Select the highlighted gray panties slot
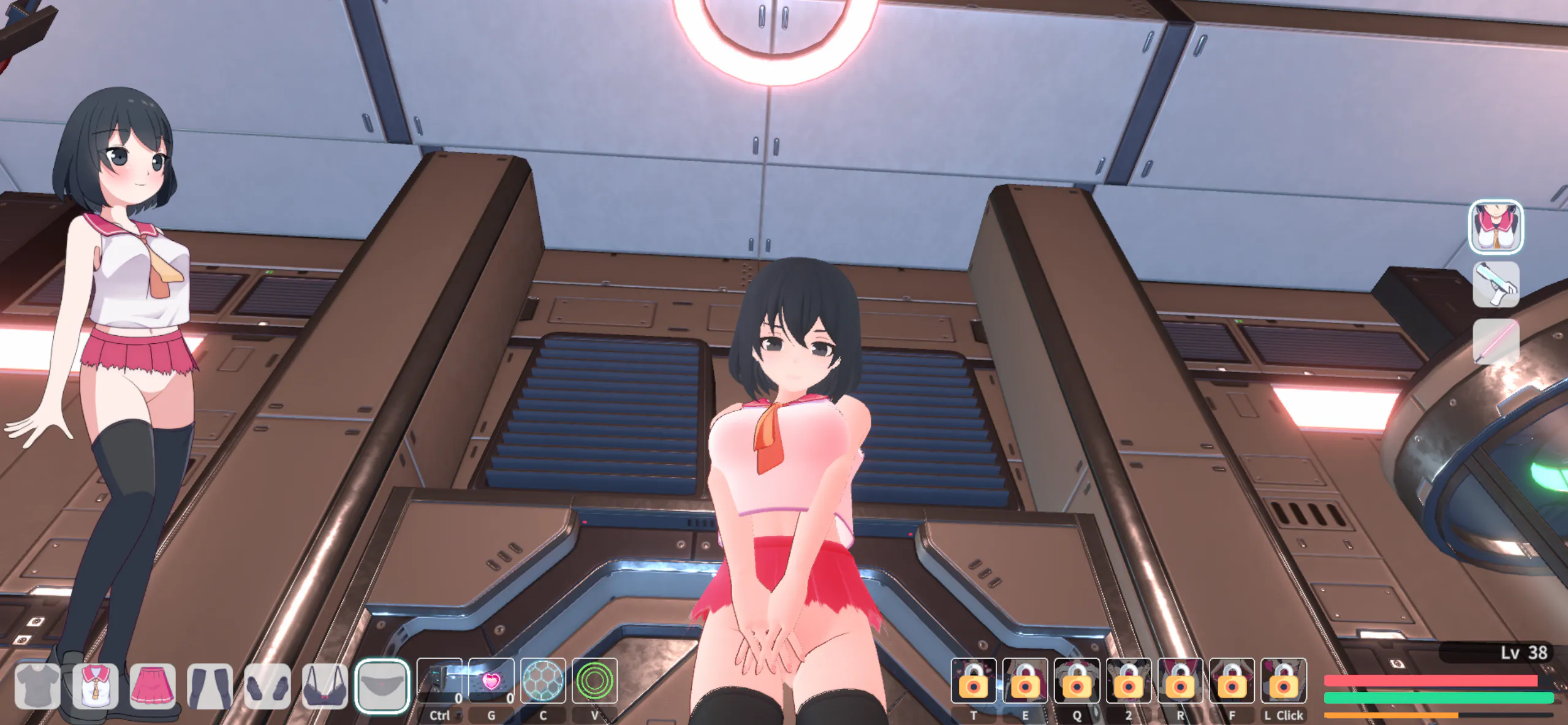Viewport: 1568px width, 725px height. (x=382, y=686)
